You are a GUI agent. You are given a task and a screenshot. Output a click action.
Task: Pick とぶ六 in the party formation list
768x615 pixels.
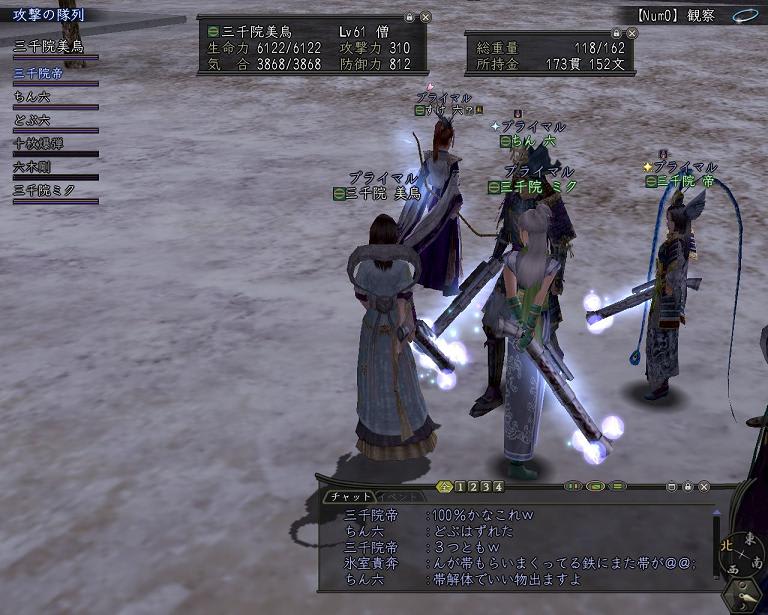[33, 120]
